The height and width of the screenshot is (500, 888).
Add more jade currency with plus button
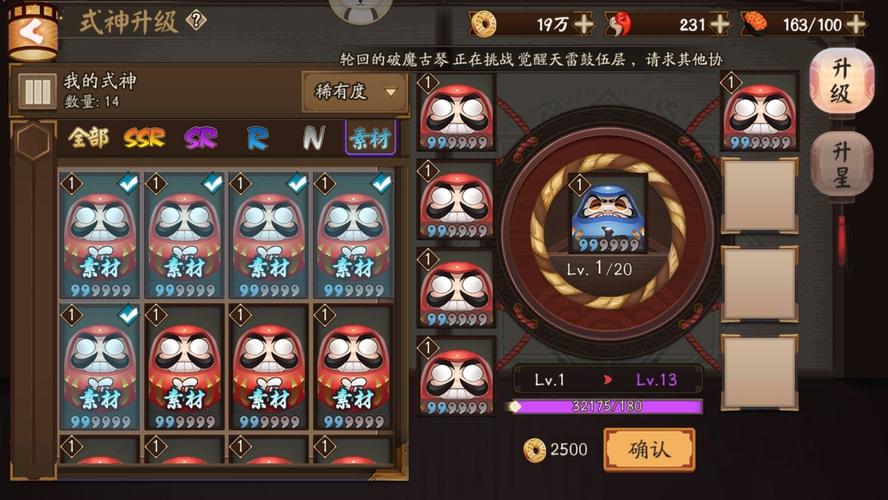coord(719,23)
